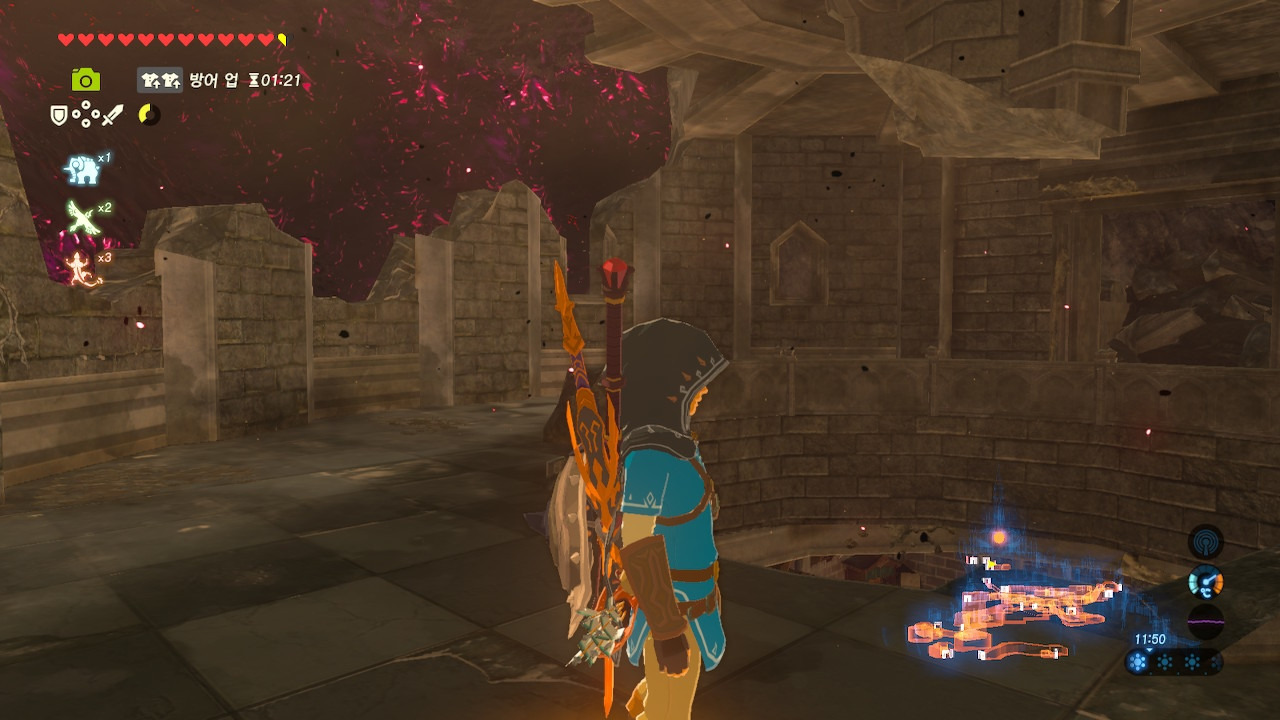Click the purple noise meter circle
The image size is (1280, 720).
click(x=1205, y=621)
